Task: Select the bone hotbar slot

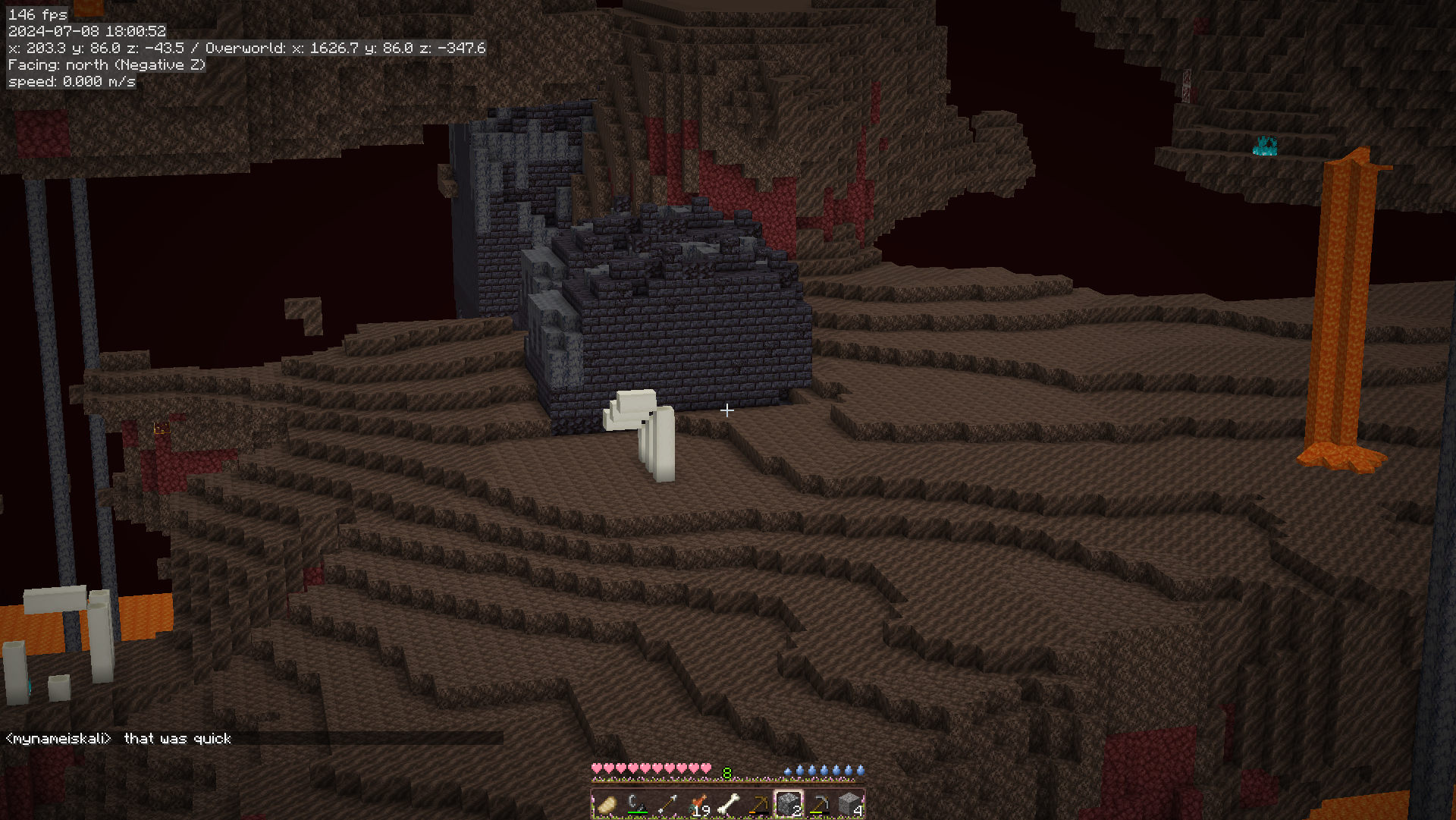Action: 728,804
